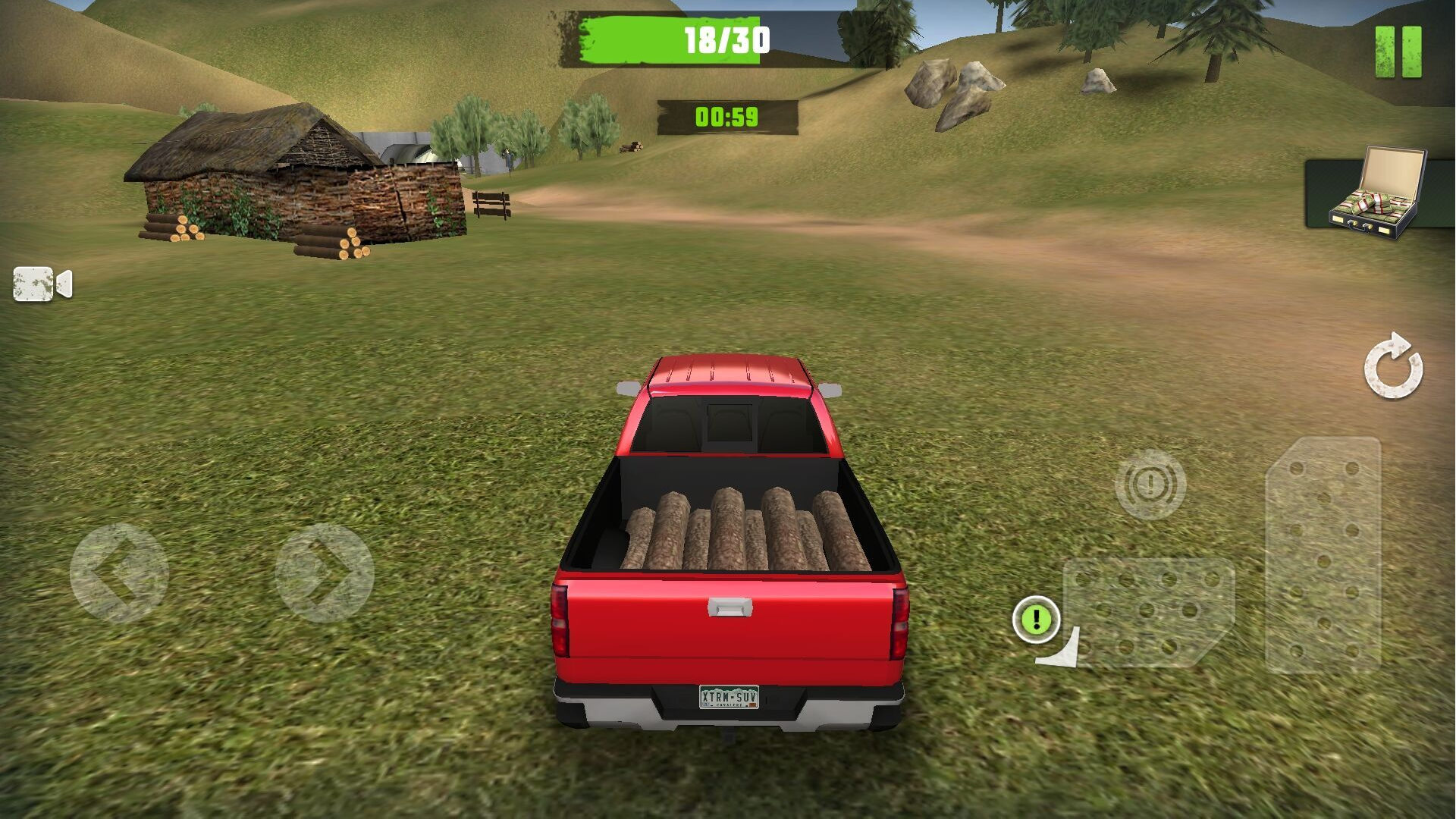The height and width of the screenshot is (819, 1456).
Task: Pause the game with the green bars
Action: pos(1398,52)
